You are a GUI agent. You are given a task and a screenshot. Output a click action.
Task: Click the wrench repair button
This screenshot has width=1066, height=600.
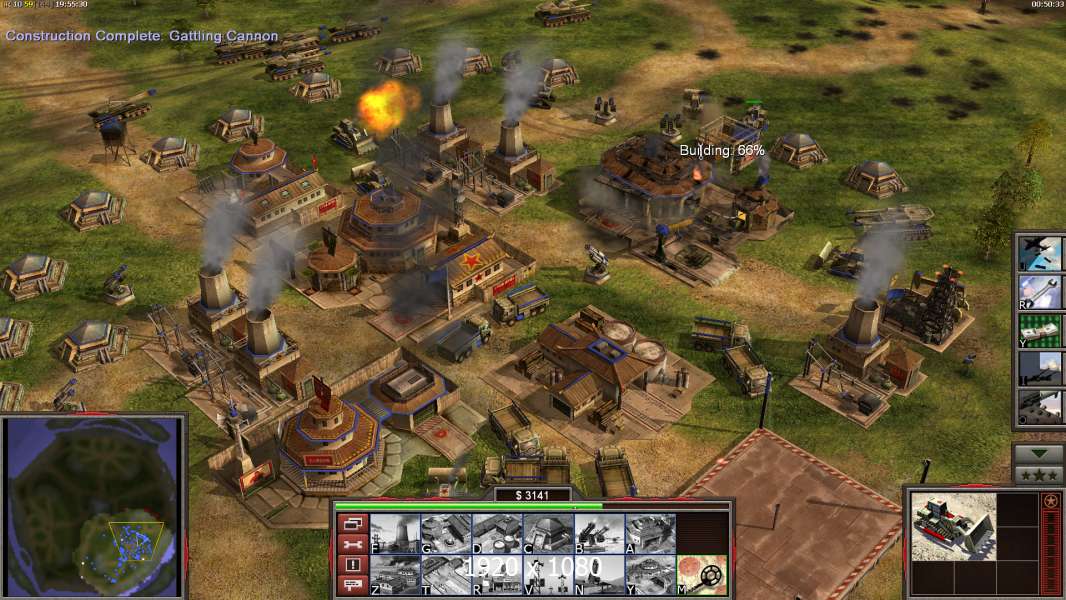pos(351,544)
